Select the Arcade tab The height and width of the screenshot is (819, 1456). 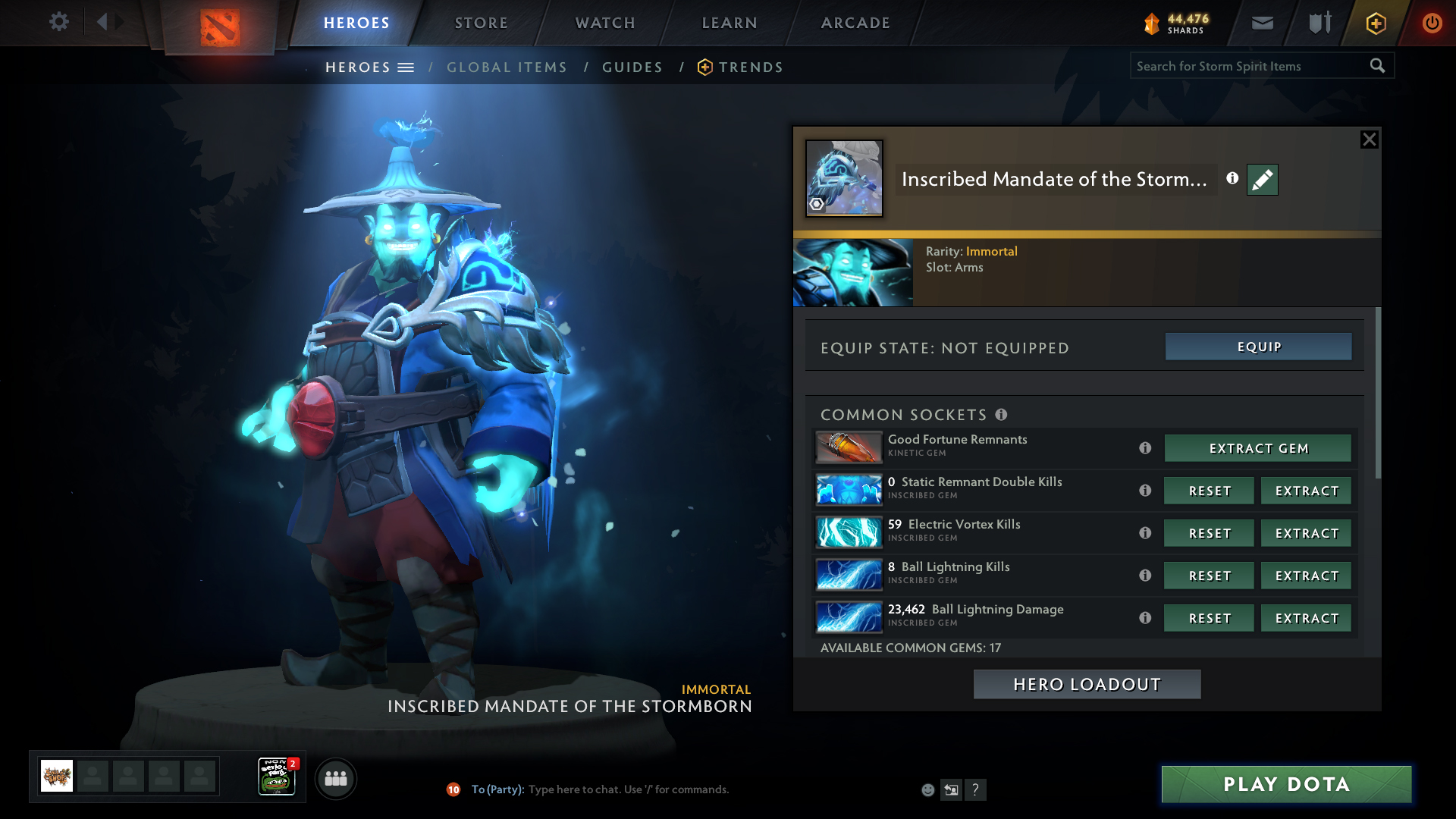[x=855, y=23]
